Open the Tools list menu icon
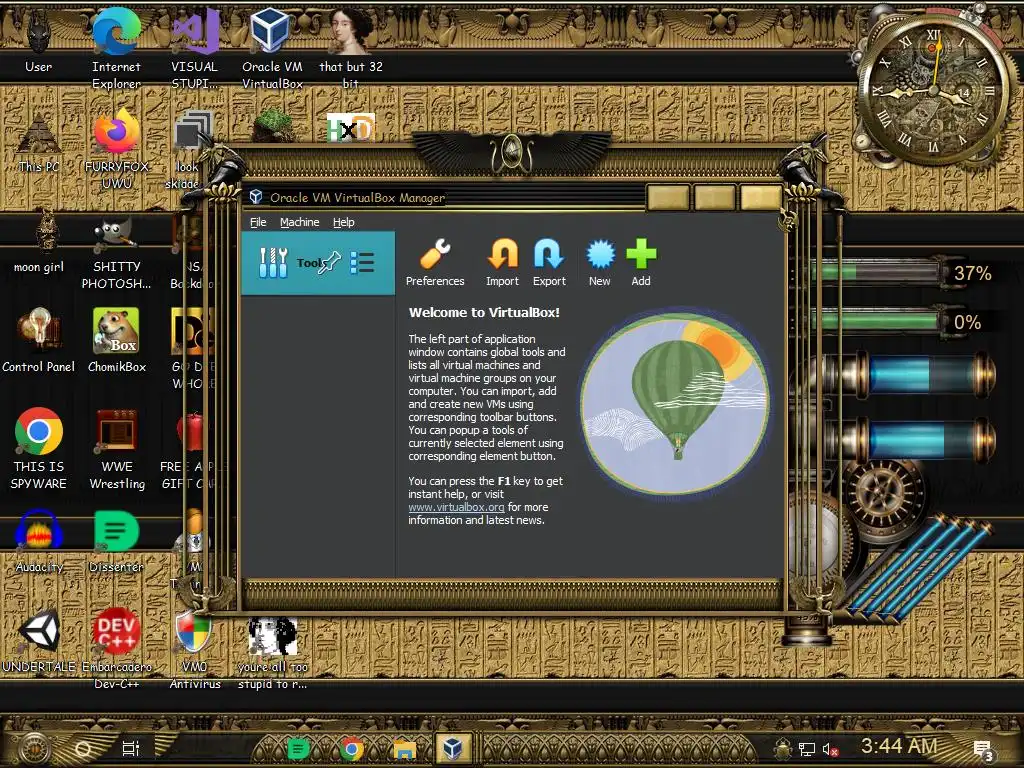Image resolution: width=1024 pixels, height=768 pixels. [362, 263]
